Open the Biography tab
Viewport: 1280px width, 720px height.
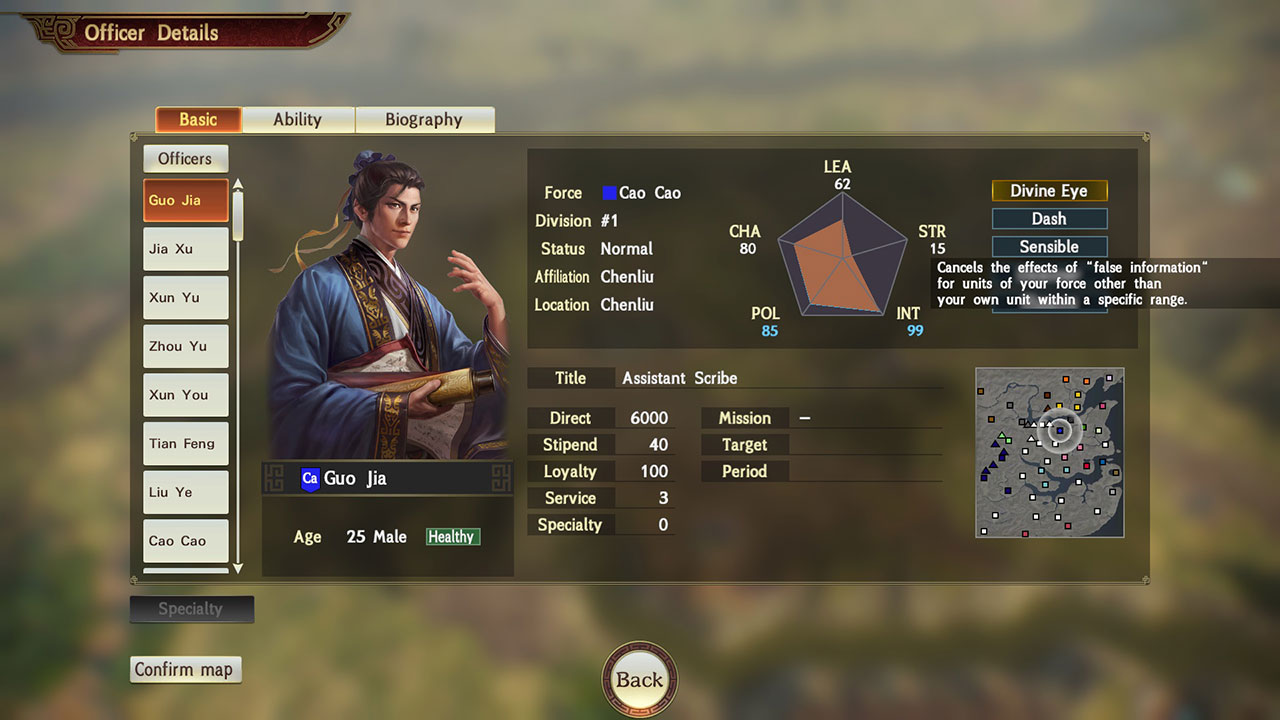(424, 120)
